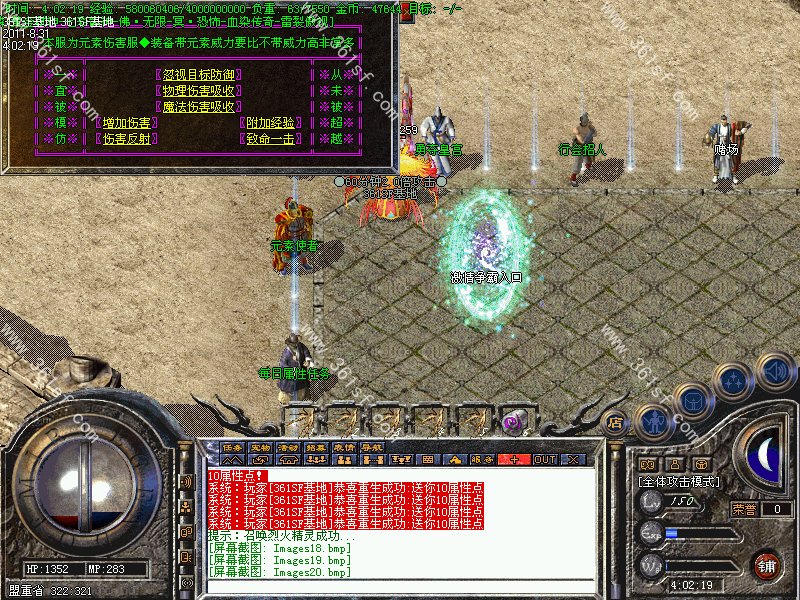Open the skills sparkle round icon
The width and height of the screenshot is (800, 600).
(x=734, y=381)
